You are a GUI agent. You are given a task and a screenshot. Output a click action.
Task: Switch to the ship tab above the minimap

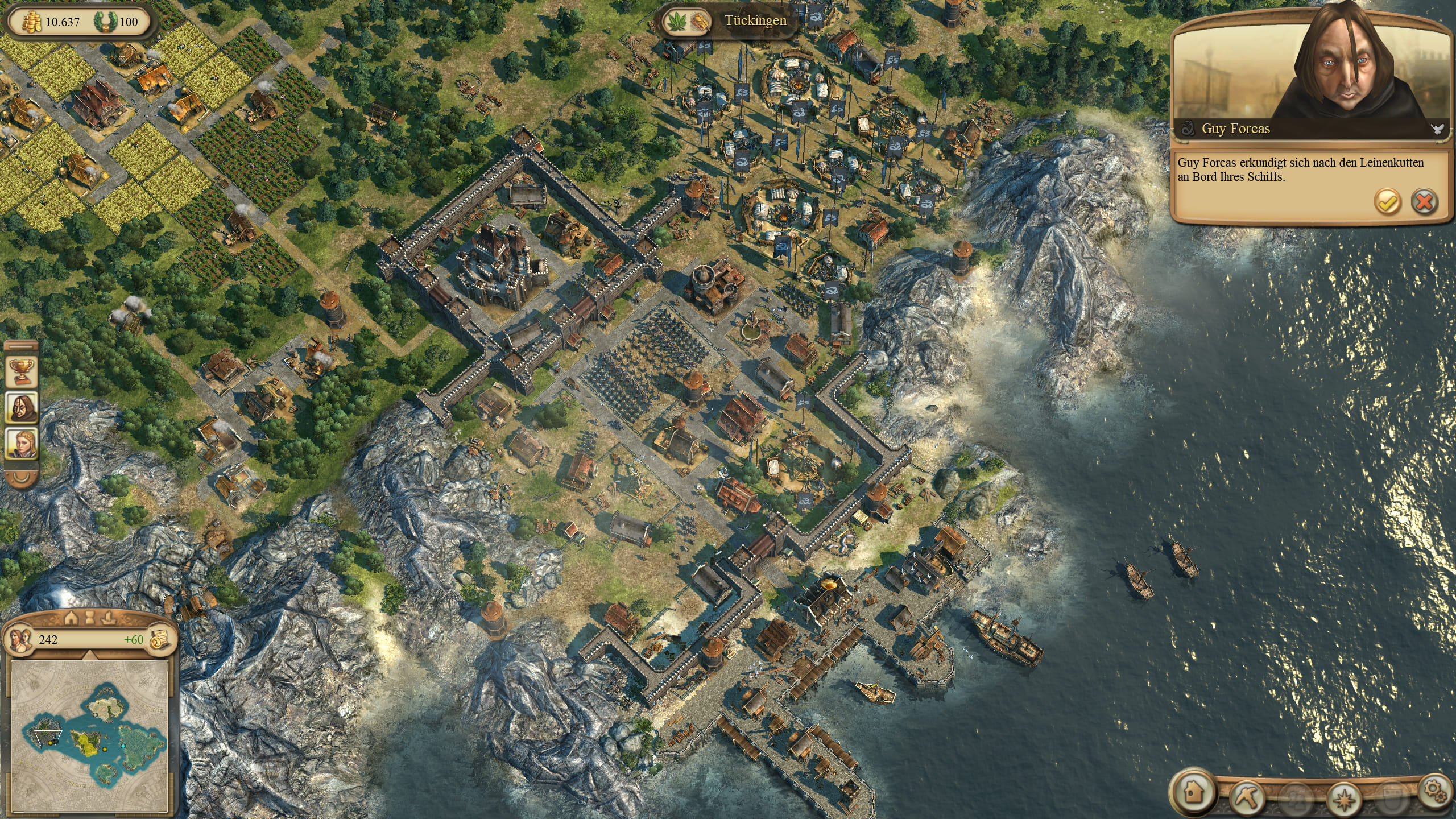[109, 618]
